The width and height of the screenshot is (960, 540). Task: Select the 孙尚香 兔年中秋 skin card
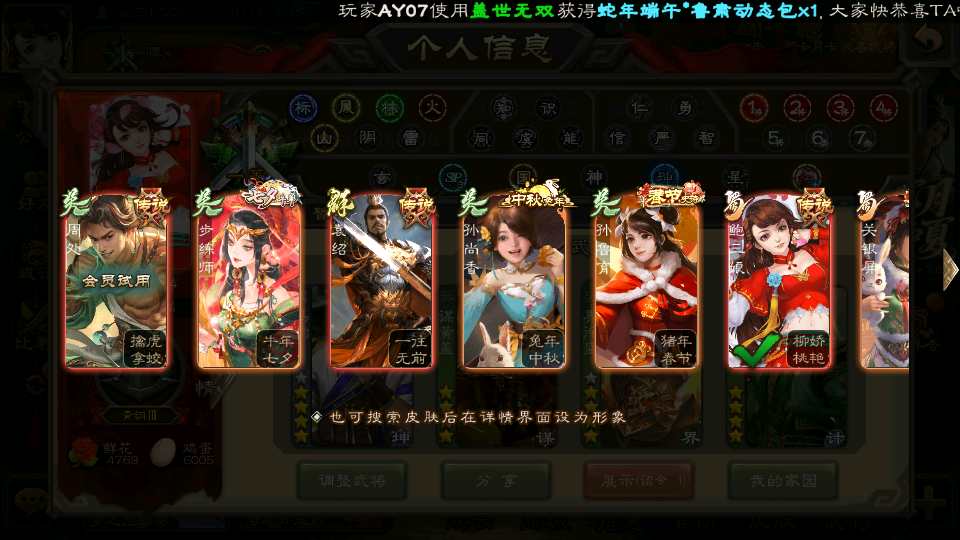pyautogui.click(x=514, y=281)
